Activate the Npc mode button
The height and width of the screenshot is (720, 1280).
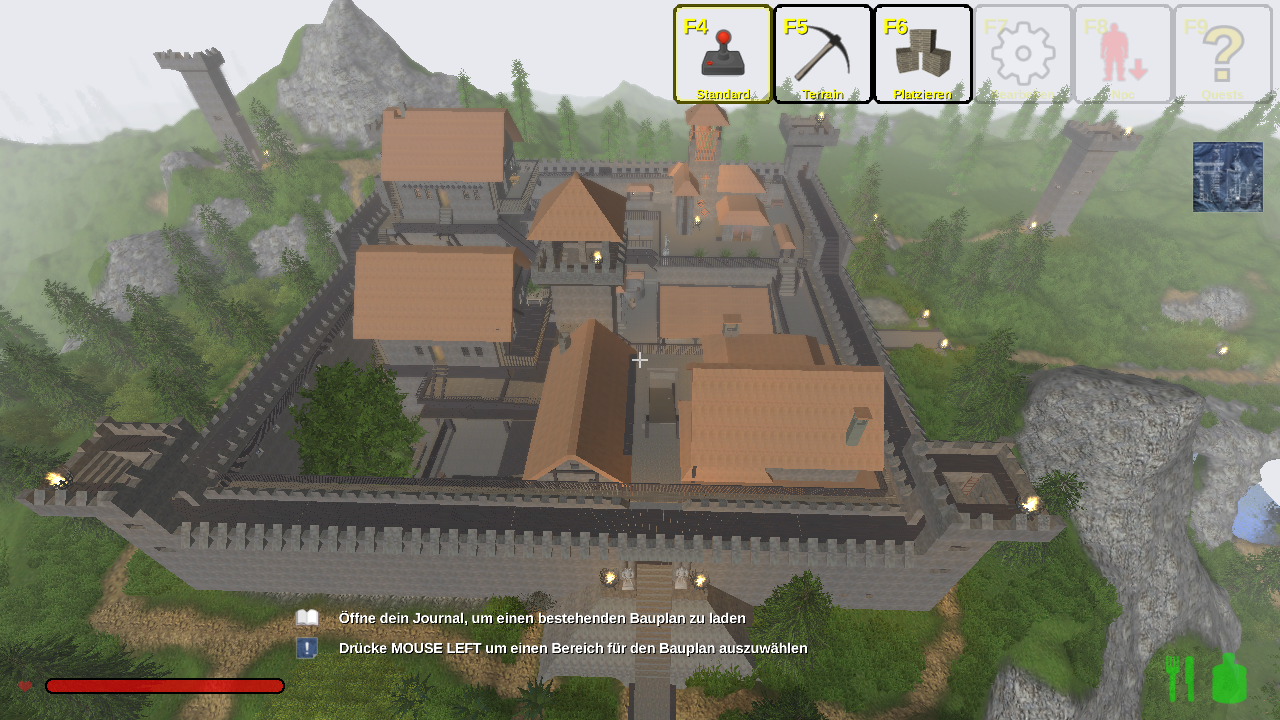(x=1123, y=54)
